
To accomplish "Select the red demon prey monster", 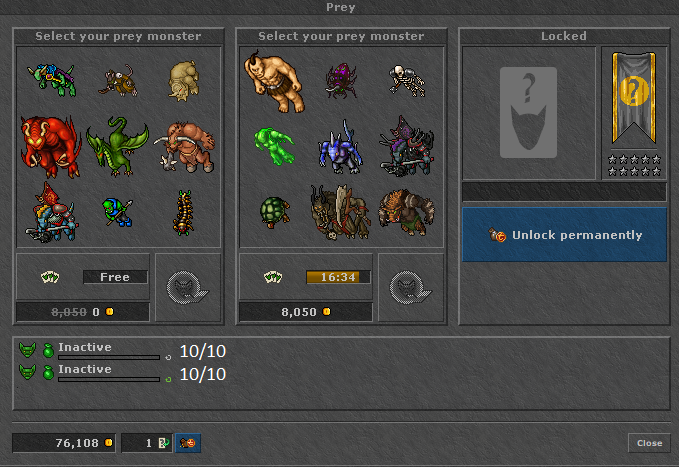I will point(50,146).
